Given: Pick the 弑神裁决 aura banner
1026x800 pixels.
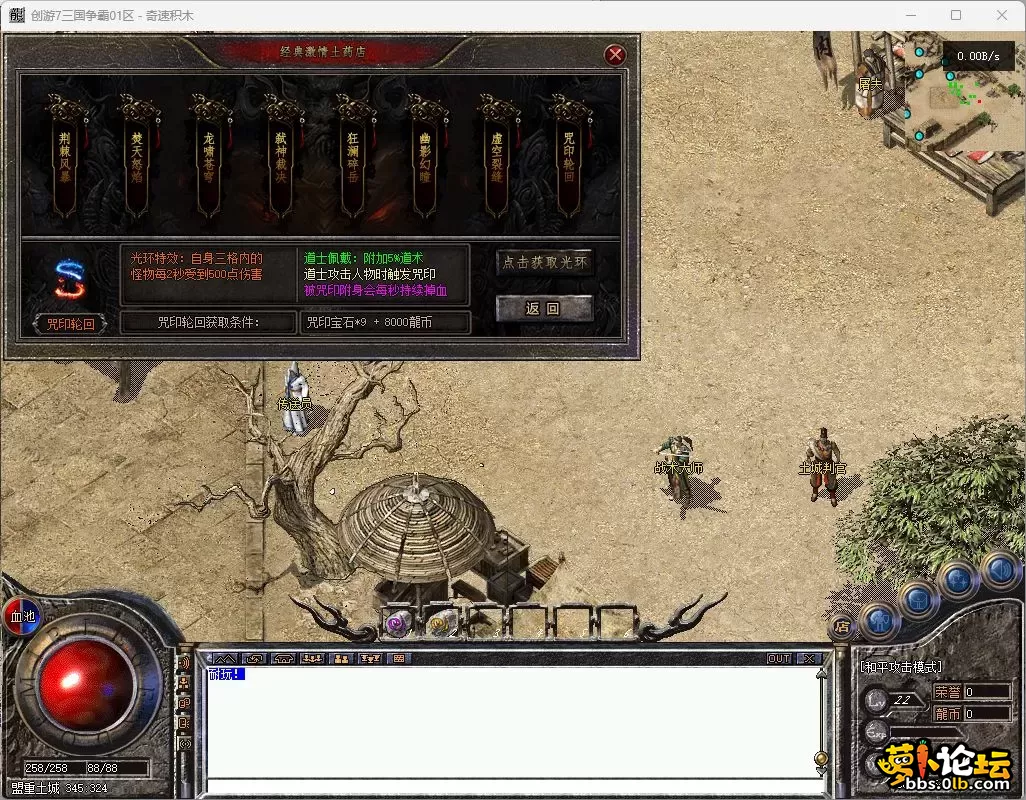Looking at the screenshot, I should pos(281,160).
